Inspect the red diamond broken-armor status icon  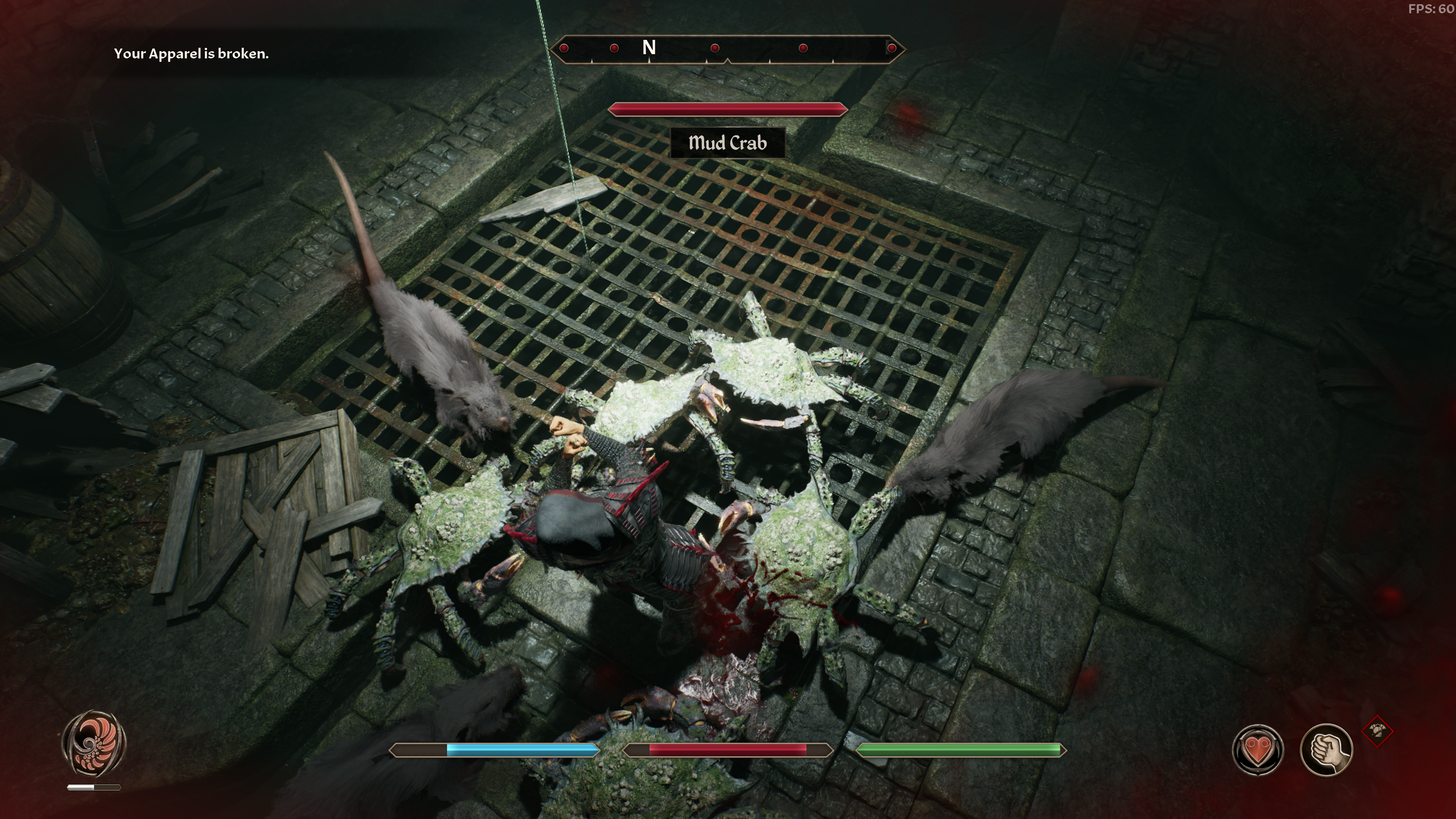[1378, 731]
